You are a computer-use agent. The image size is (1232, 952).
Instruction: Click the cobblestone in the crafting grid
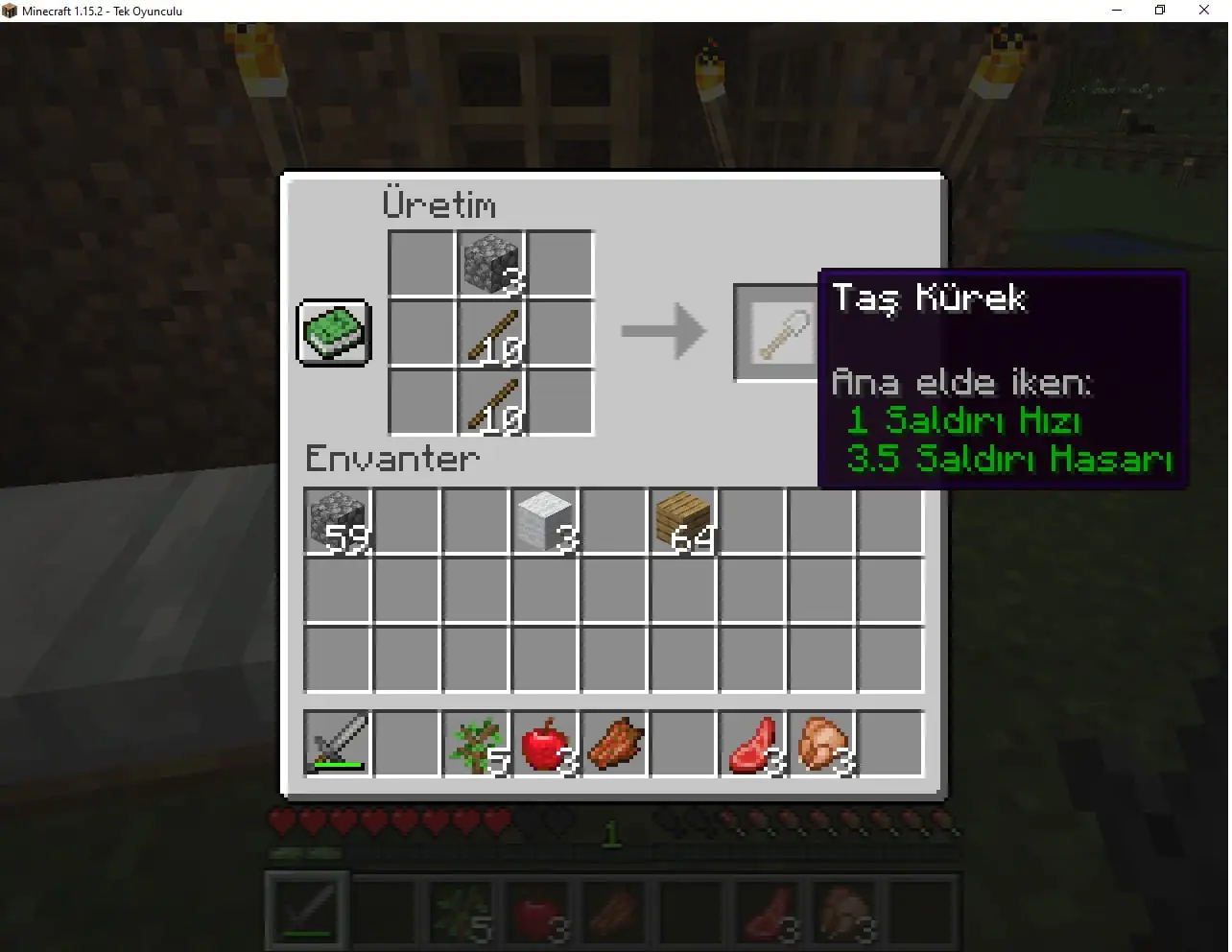490,262
